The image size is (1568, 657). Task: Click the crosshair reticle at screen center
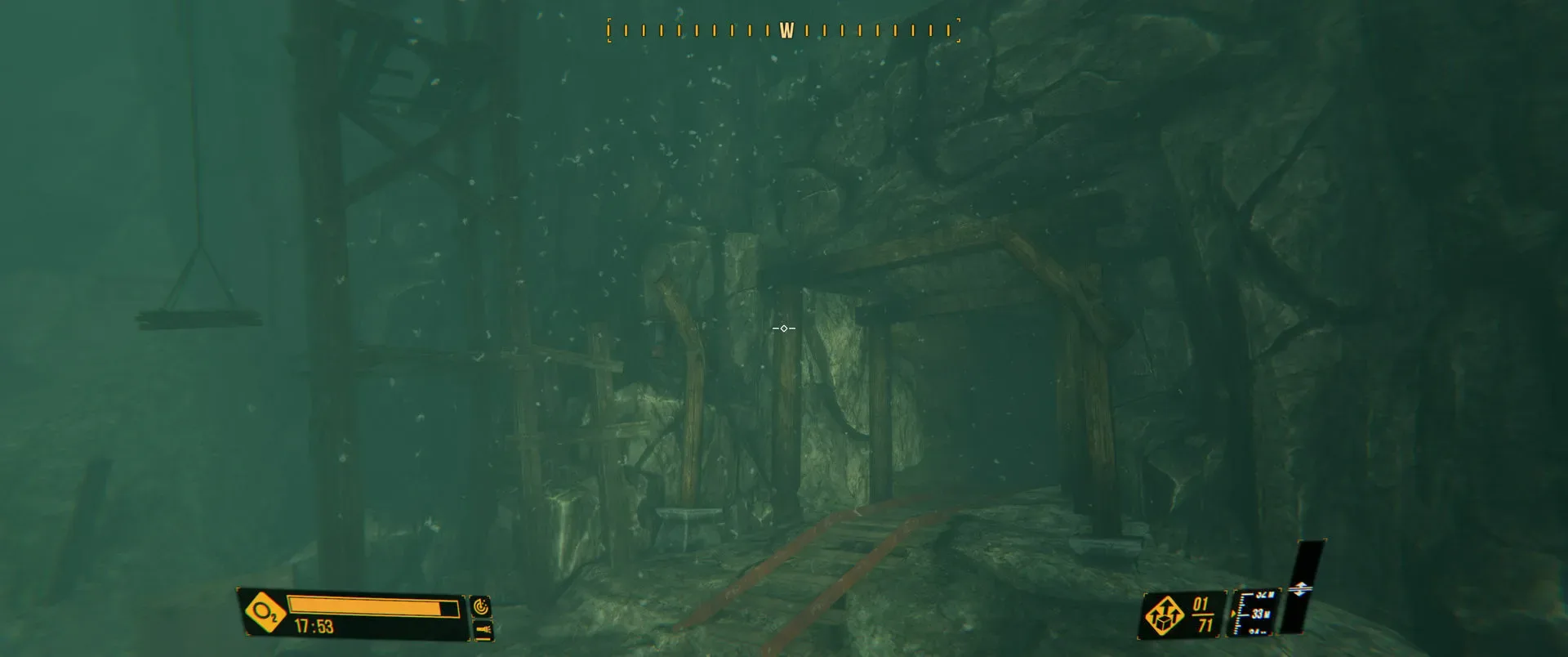(x=782, y=328)
